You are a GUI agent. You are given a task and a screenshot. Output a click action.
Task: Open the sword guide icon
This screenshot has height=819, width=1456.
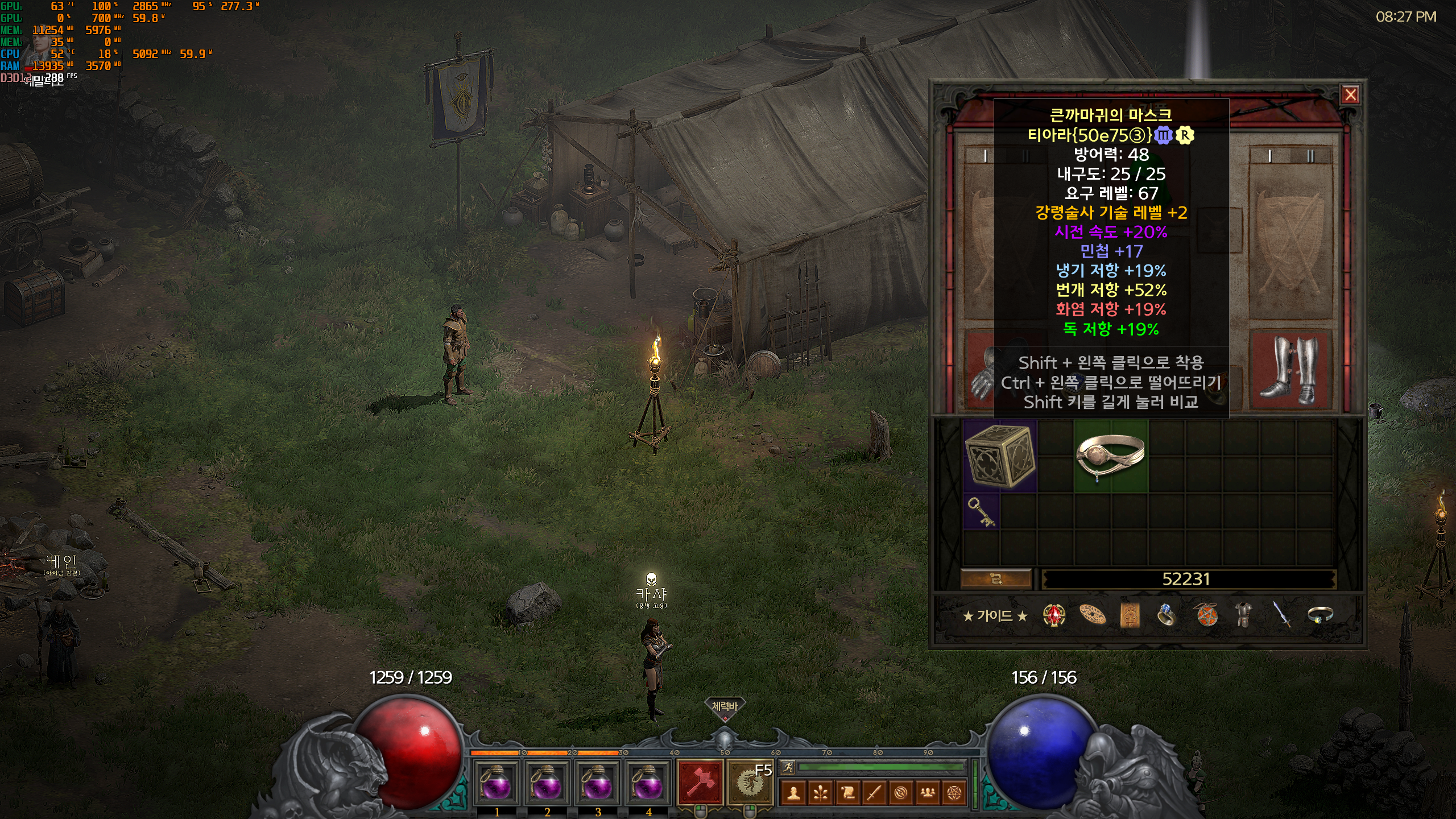point(1282,615)
